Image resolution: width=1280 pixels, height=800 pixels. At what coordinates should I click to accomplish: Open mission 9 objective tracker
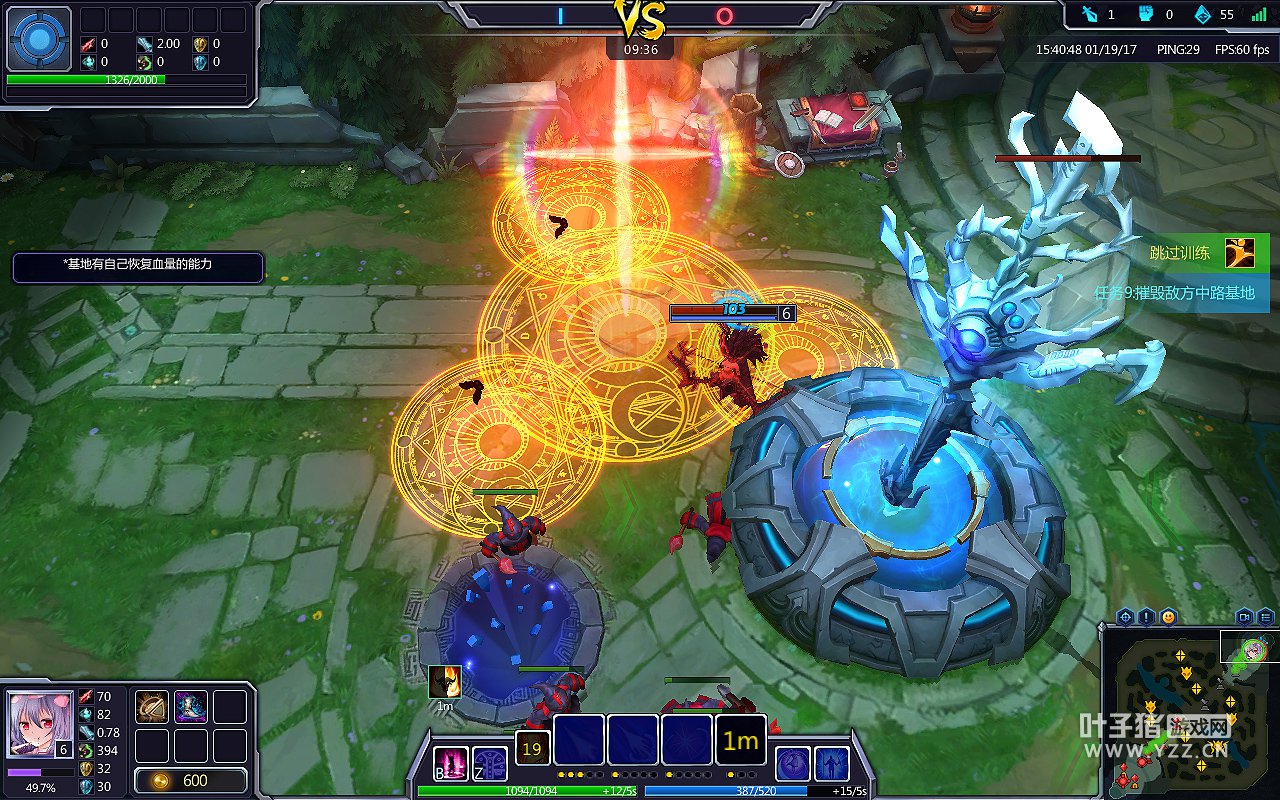tap(1175, 293)
